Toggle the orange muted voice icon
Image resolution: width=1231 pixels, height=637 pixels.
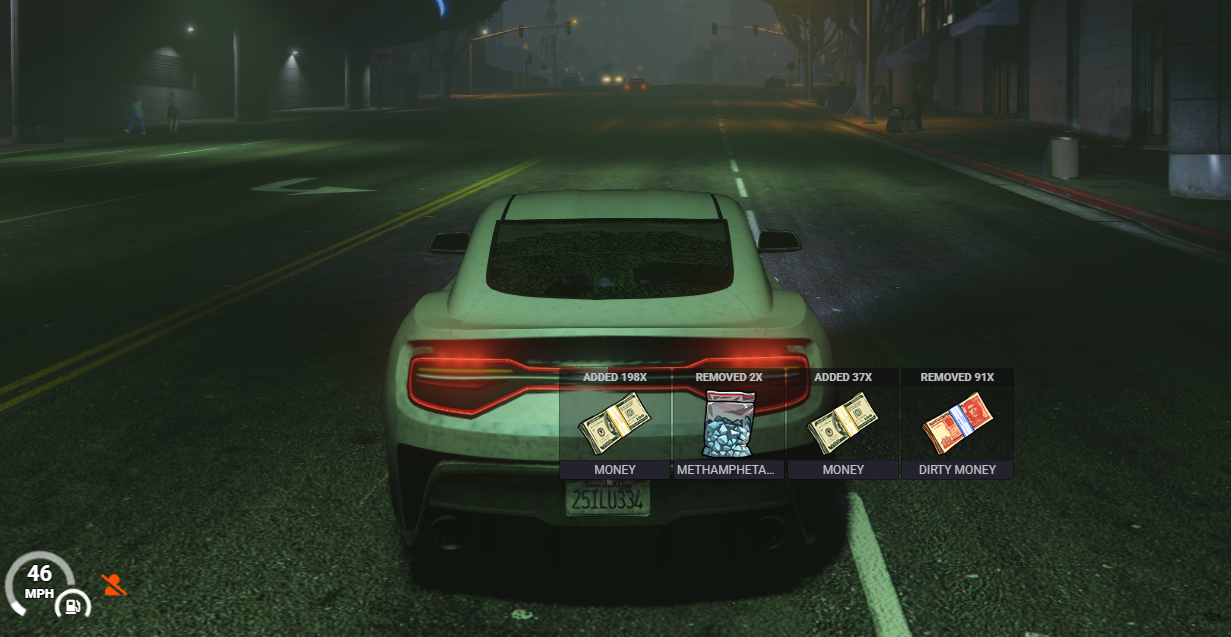click(115, 586)
